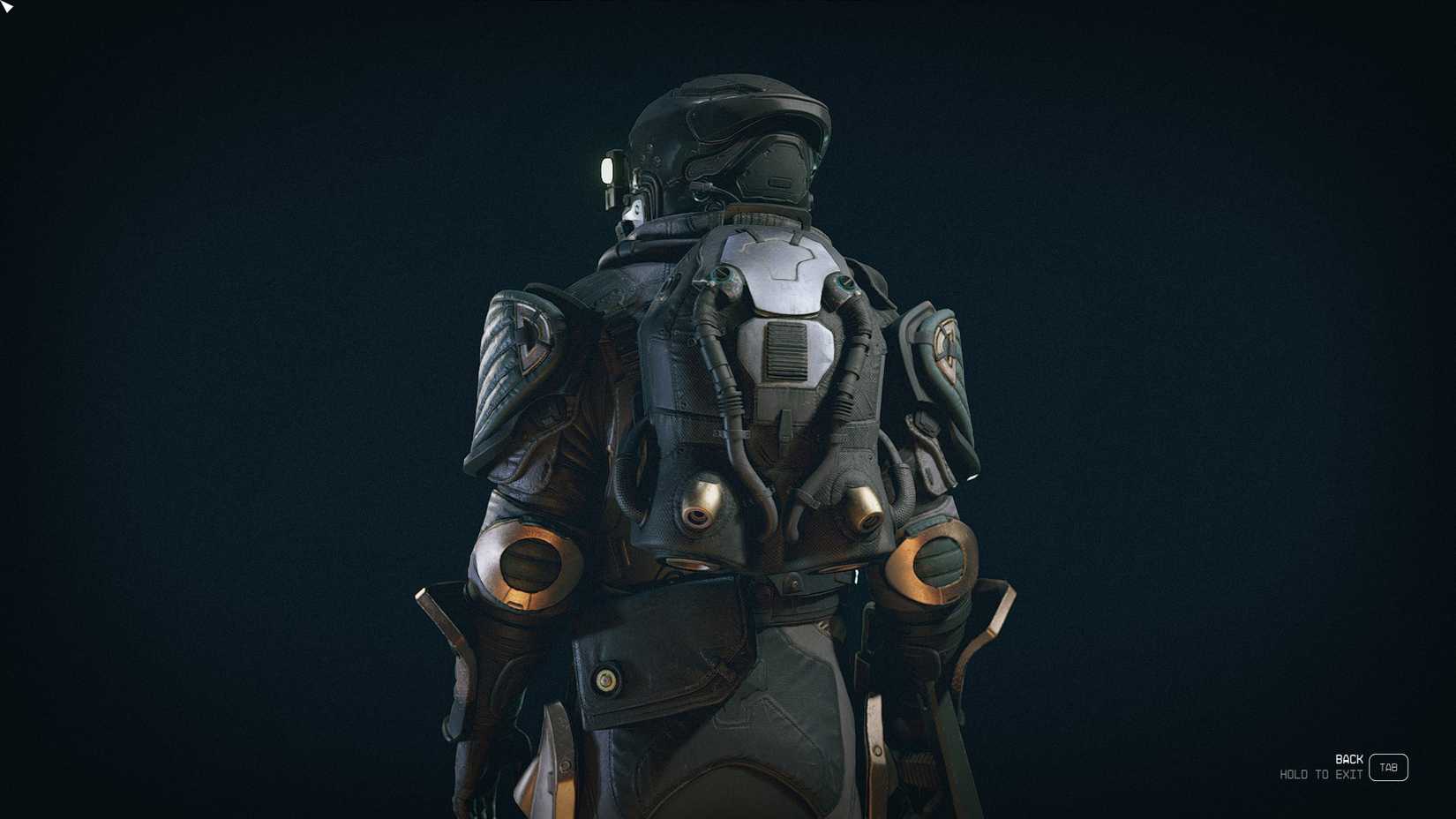Click the left gold exhaust nozzle
The height and width of the screenshot is (819, 1456).
702,503
